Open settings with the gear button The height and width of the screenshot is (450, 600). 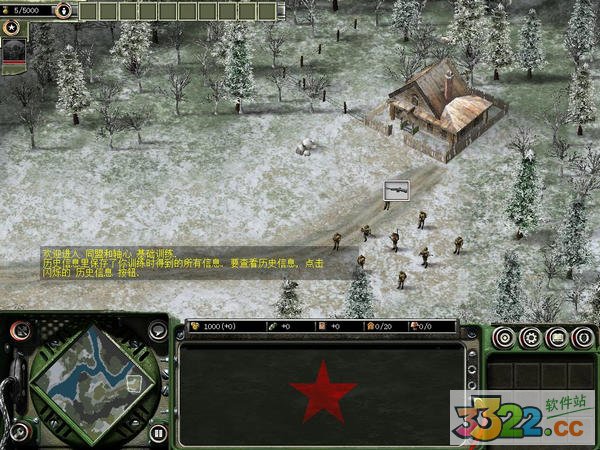pyautogui.click(x=530, y=338)
